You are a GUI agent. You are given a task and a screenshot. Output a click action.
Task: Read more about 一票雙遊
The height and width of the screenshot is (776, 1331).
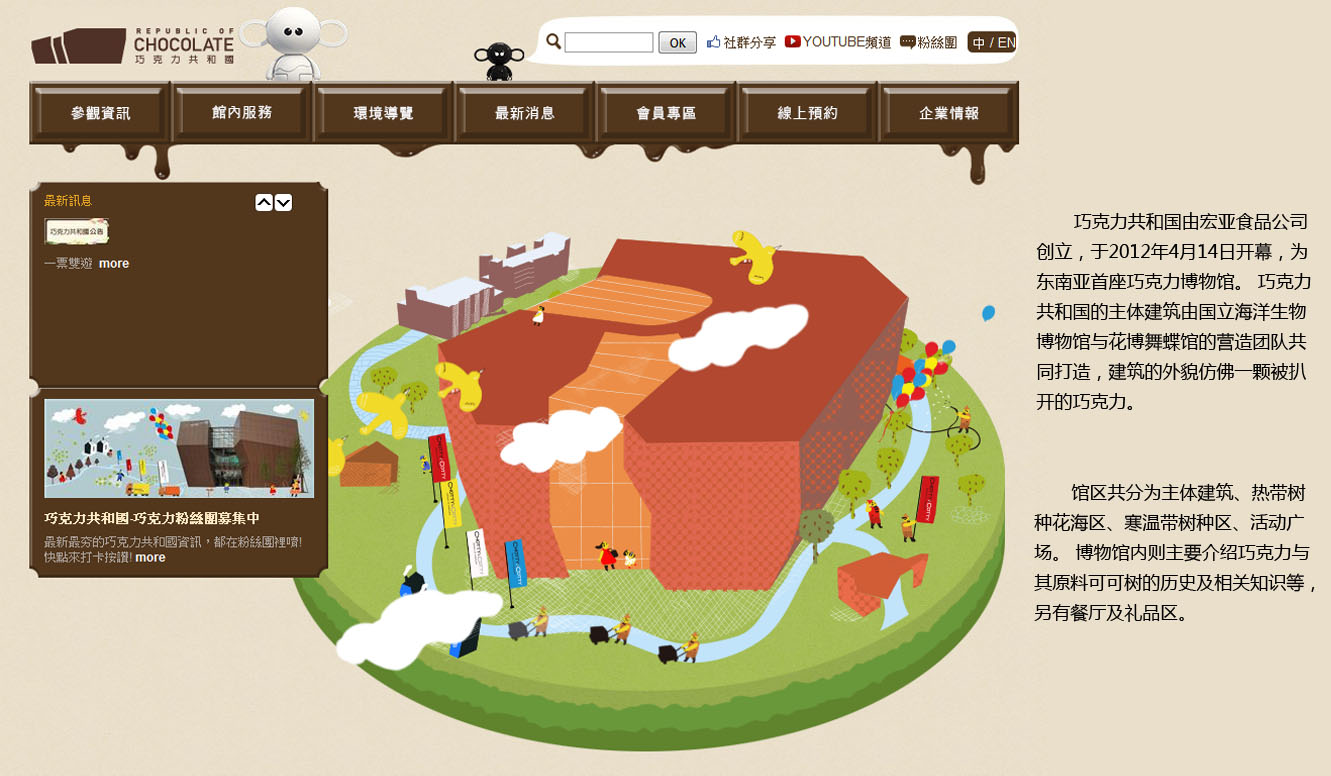pyautogui.click(x=114, y=264)
